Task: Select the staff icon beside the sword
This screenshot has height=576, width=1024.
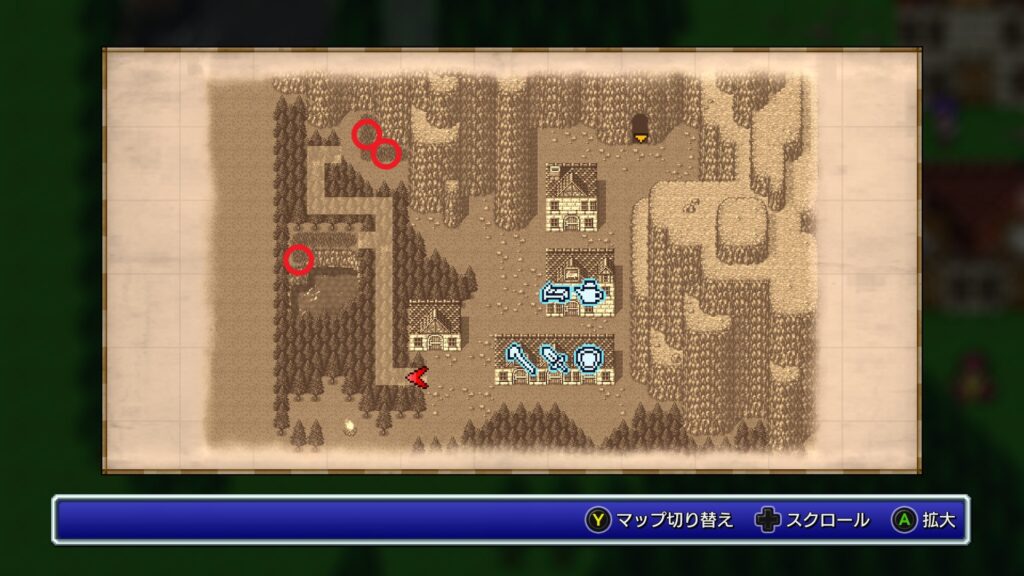Action: click(518, 358)
